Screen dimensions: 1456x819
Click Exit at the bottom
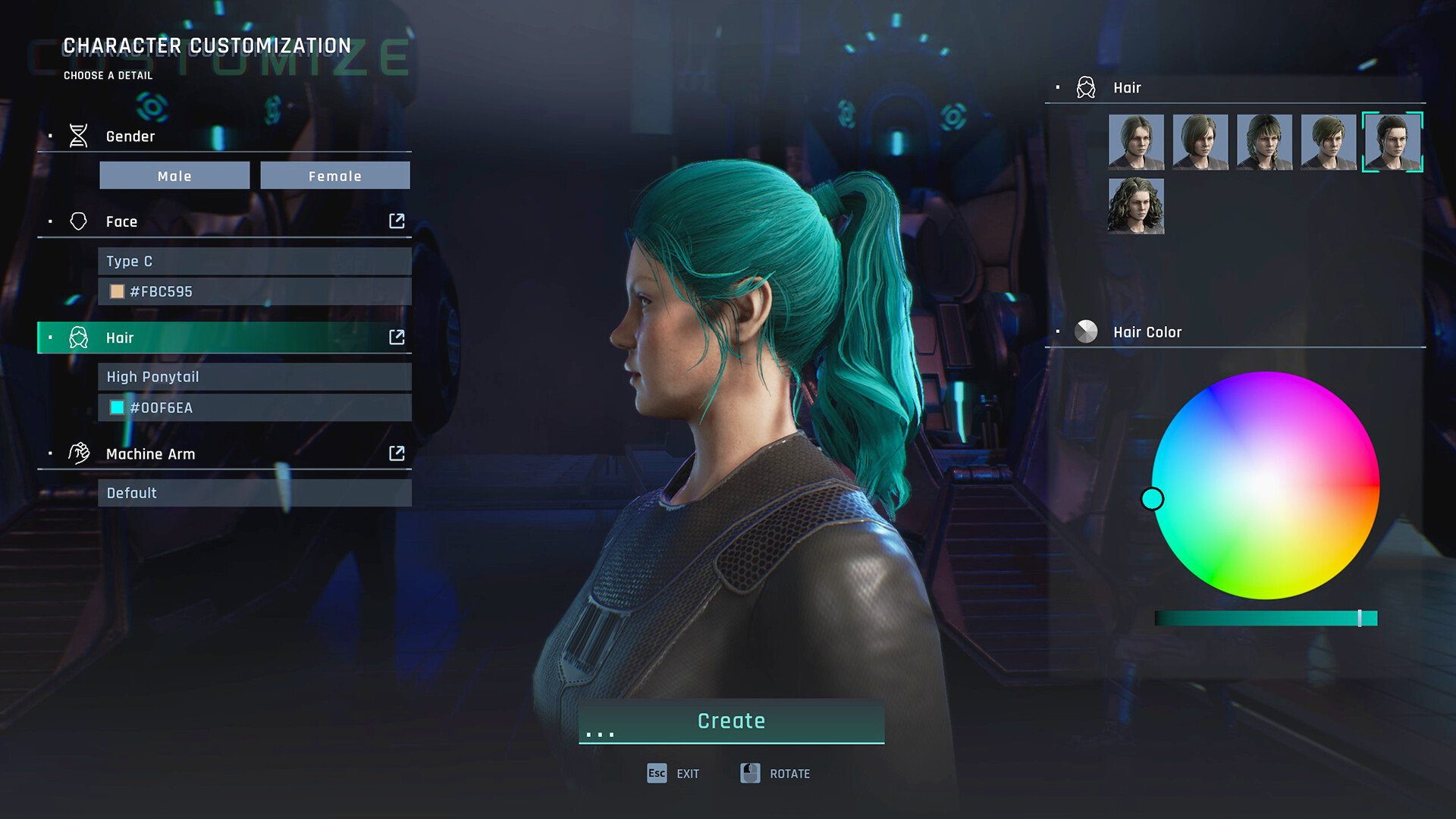pos(673,773)
